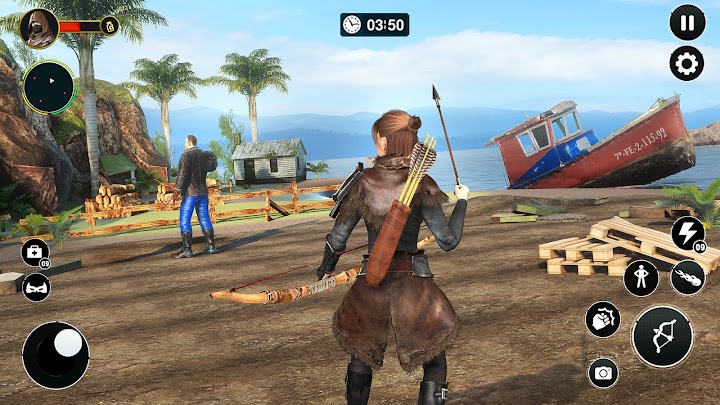
Task: Toggle the standing stance button
Action: tap(641, 277)
